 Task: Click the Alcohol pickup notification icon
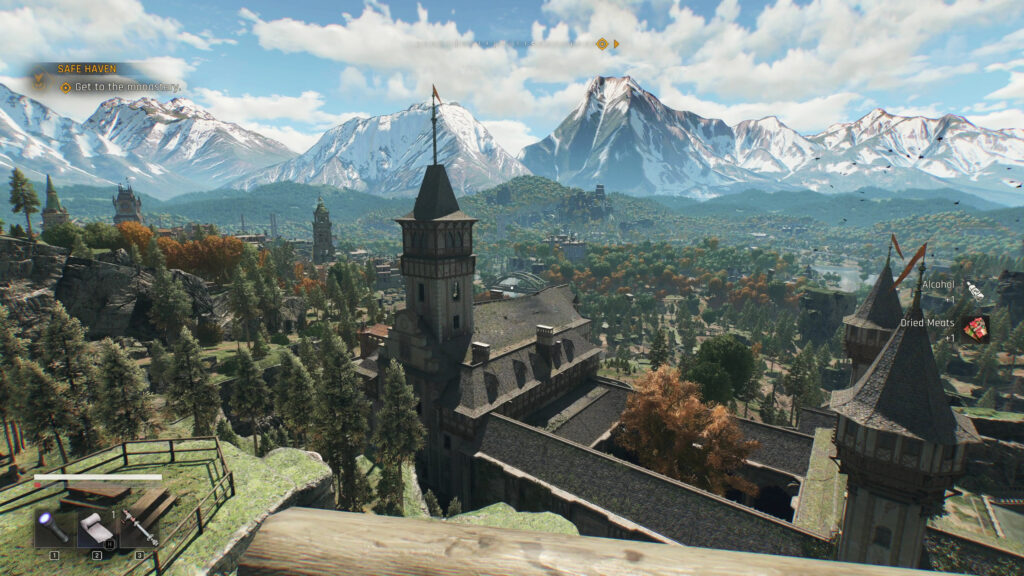click(x=974, y=286)
